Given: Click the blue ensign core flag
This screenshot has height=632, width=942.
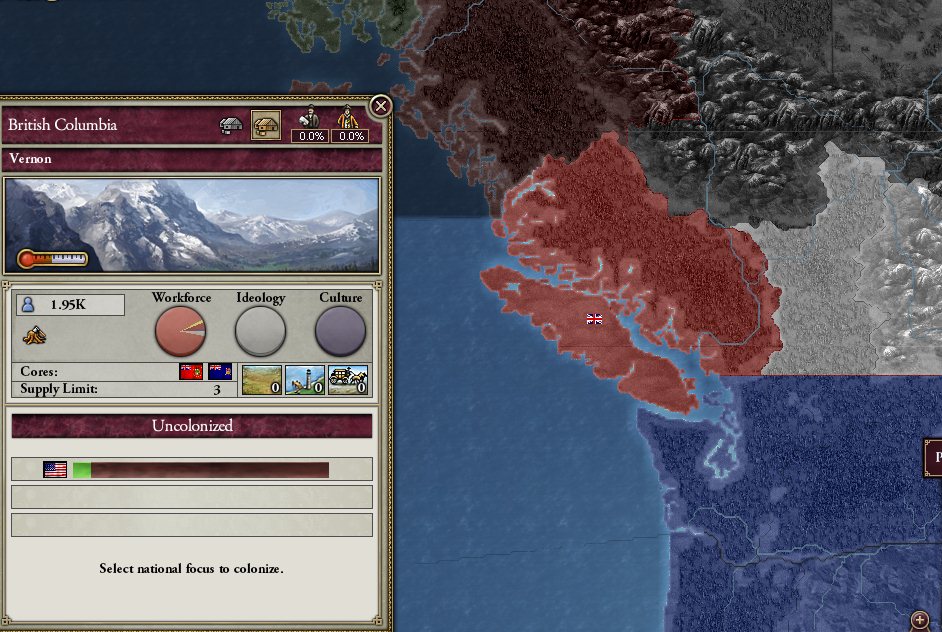Looking at the screenshot, I should tap(220, 372).
